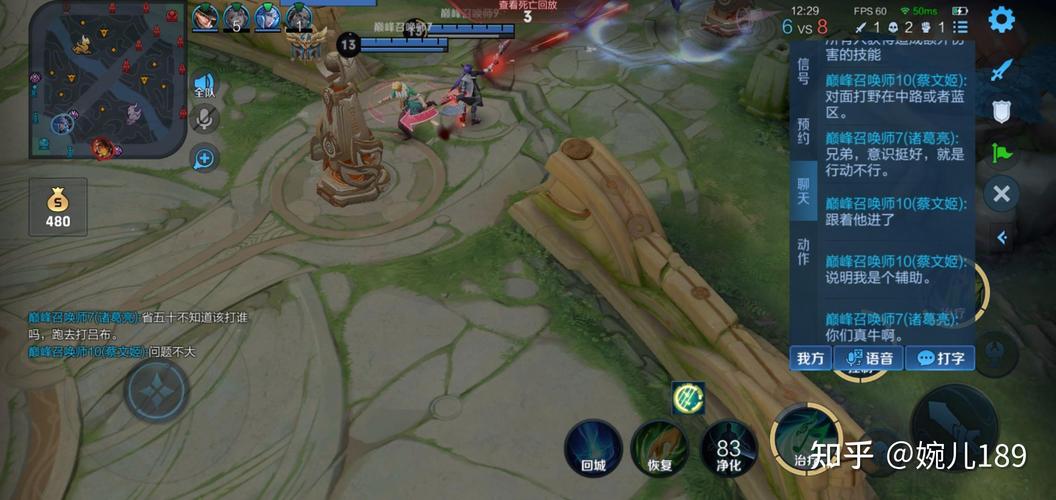Activate the 净化 purify summoner spell

point(728,447)
